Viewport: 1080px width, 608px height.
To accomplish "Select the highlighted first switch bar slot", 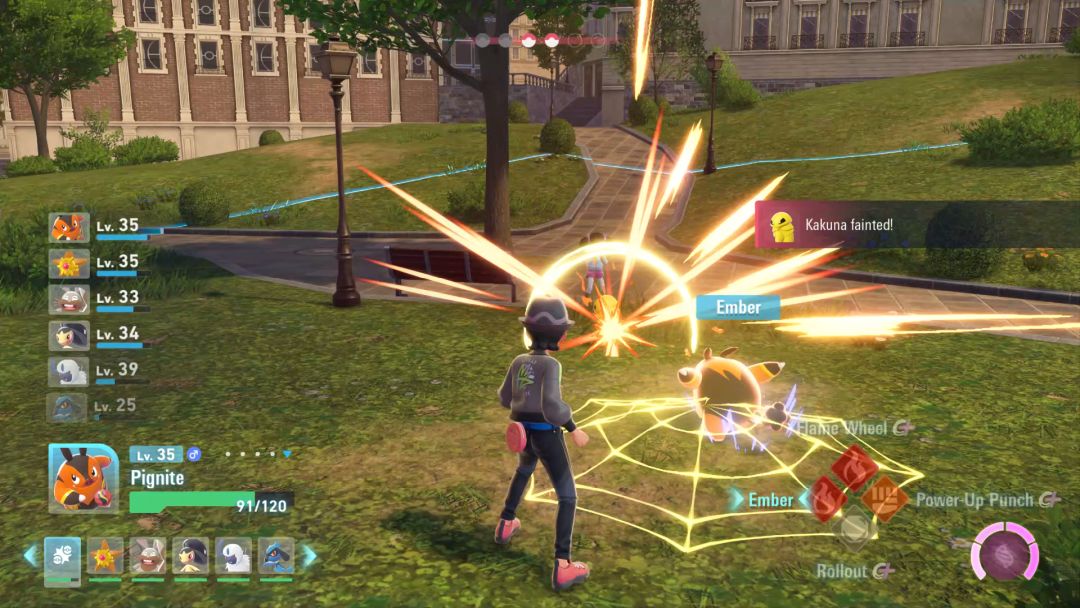I will [x=62, y=557].
